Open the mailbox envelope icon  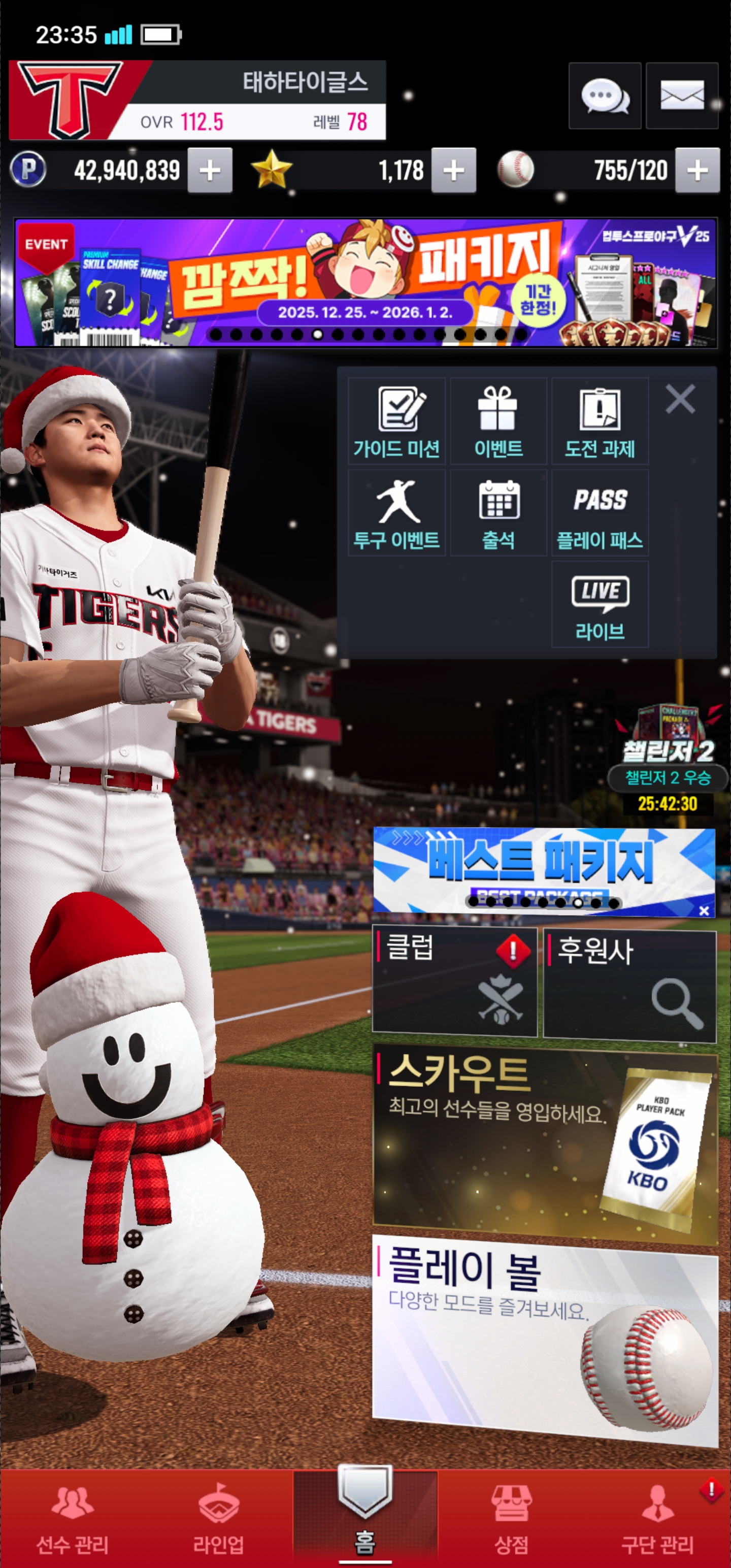click(682, 96)
